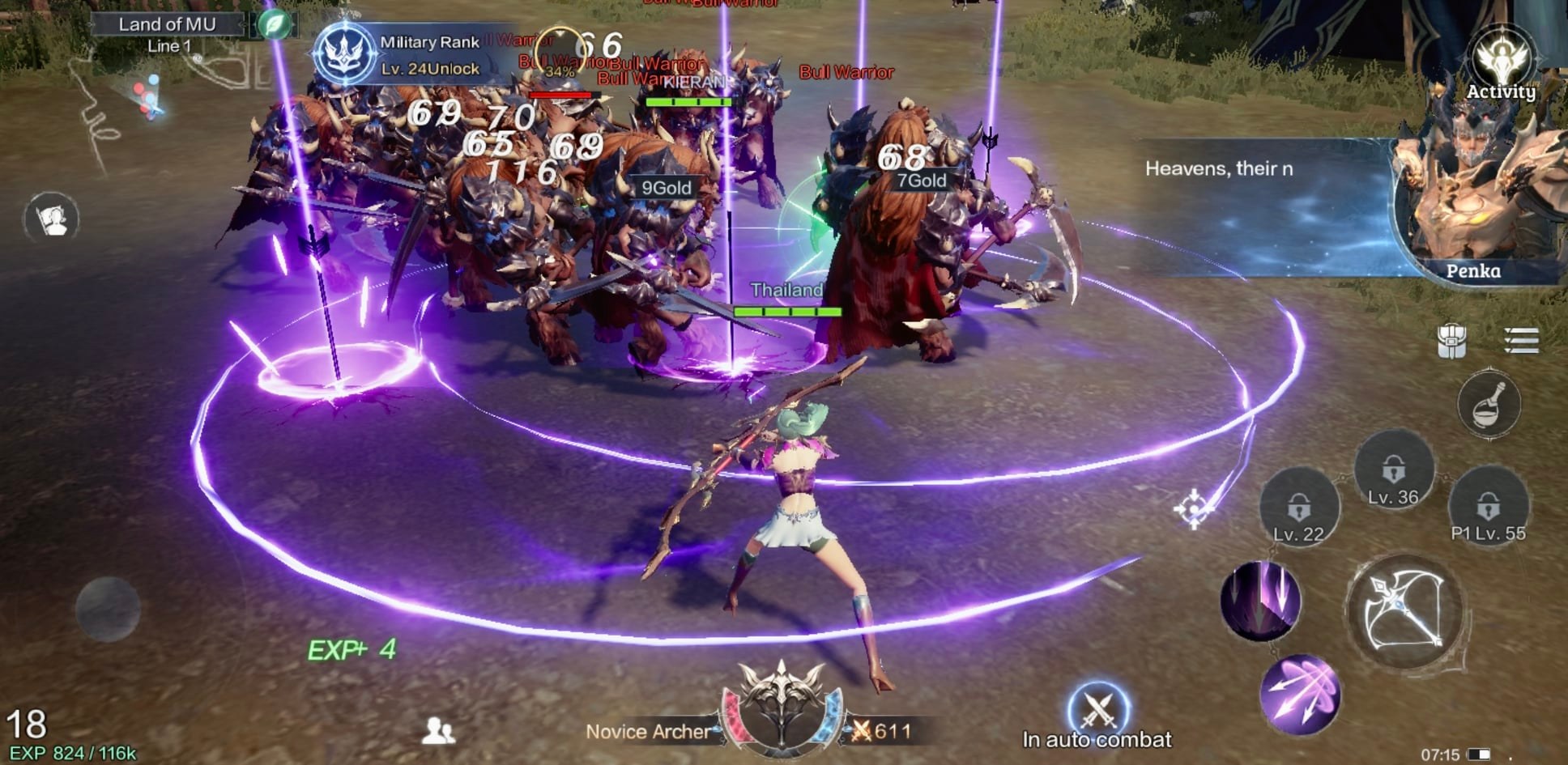
Task: Activate the purple arrow rain skill
Action: pos(1260,601)
